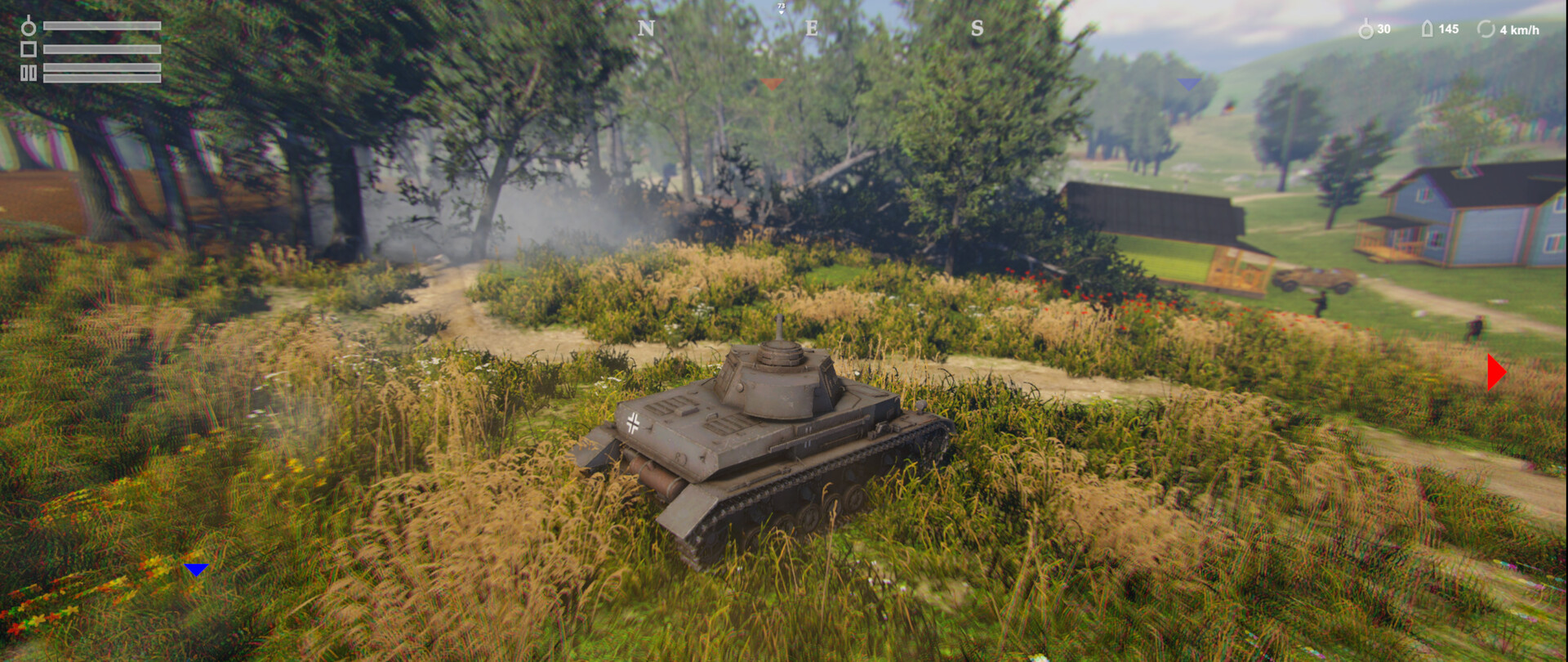Click the topmost status bar in HUD
Screen dimensions: 1568x662
point(102,25)
